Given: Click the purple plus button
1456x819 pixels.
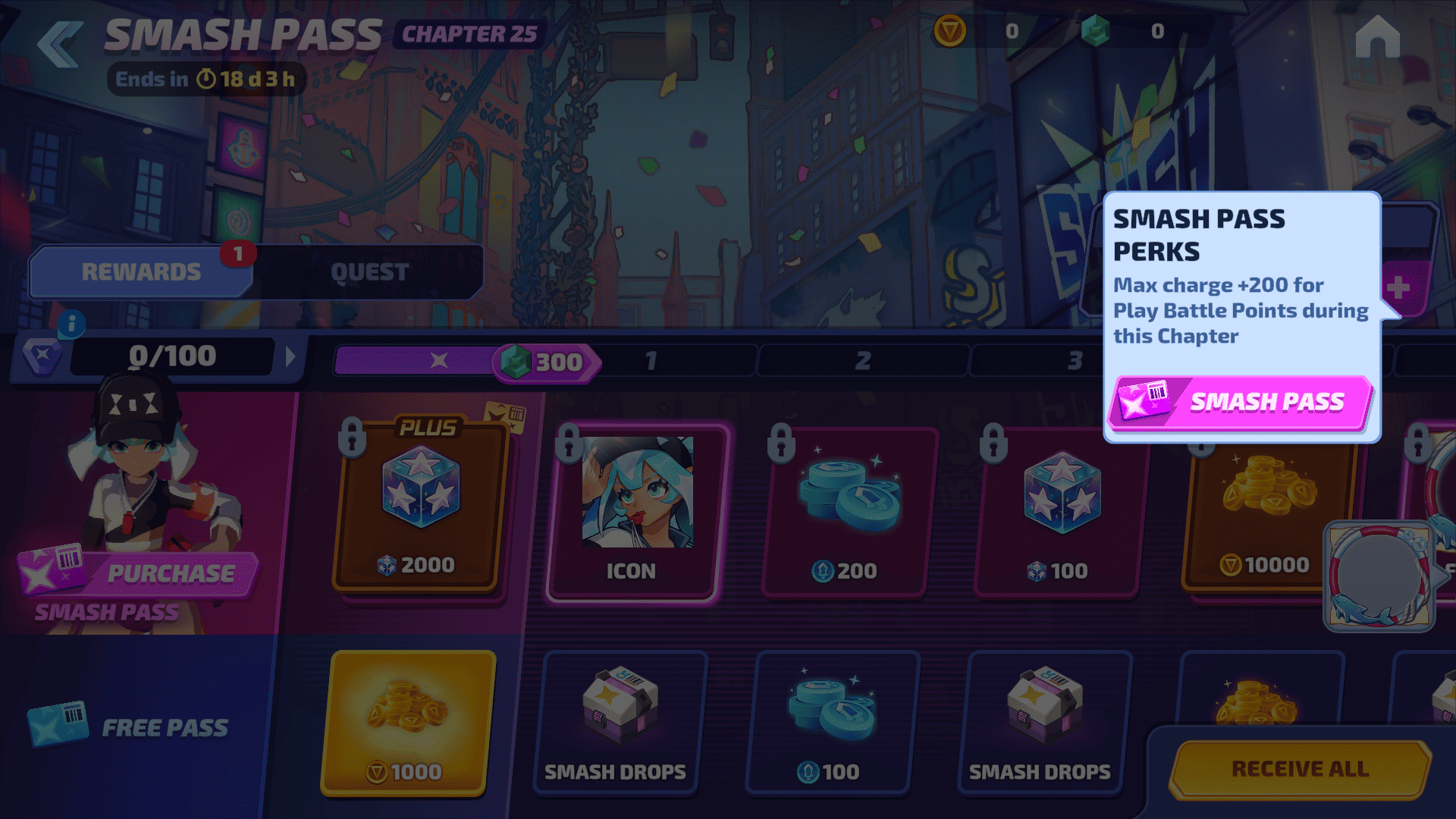Looking at the screenshot, I should point(1398,288).
